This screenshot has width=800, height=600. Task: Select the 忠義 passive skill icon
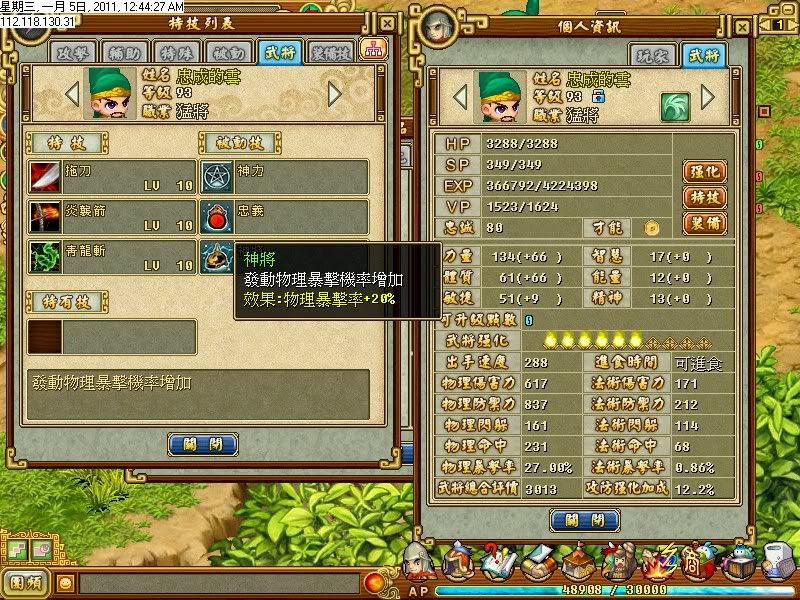click(x=217, y=216)
